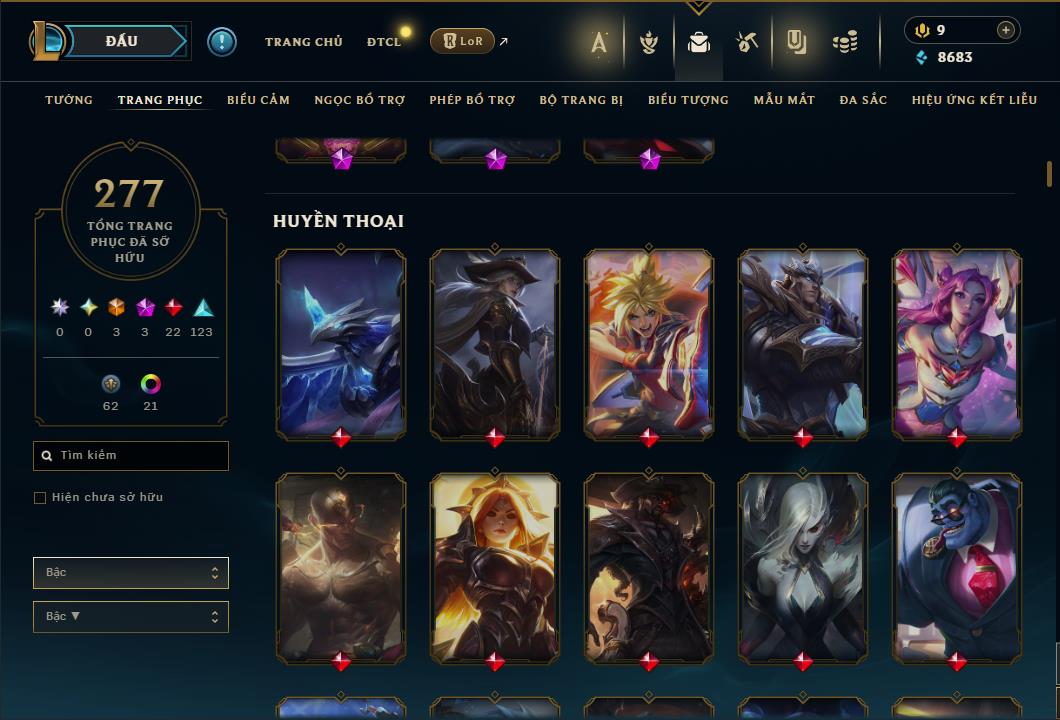Open HIỆU ỨNG KẾT LIỄU finishers tab
The image size is (1060, 720).
(x=972, y=100)
